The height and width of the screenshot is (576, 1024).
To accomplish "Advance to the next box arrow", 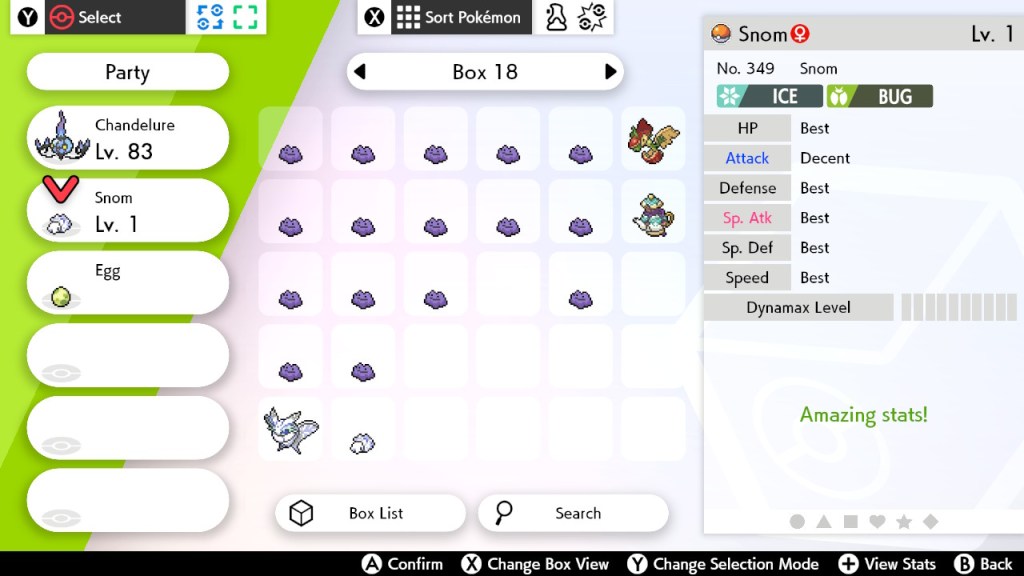I will [x=610, y=72].
